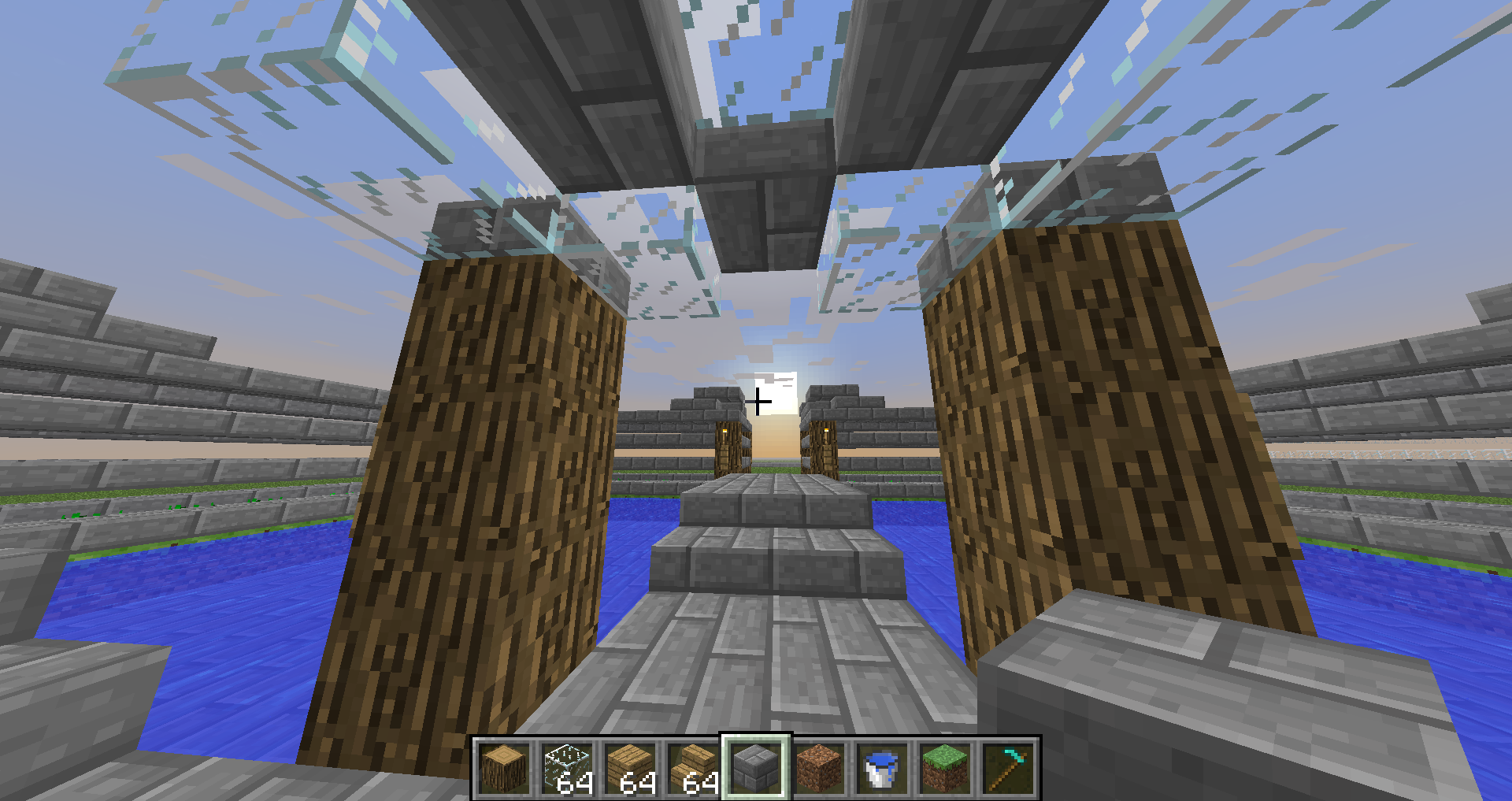Select the oak log hotbar slot
Viewport: 1512px width, 801px height.
pyautogui.click(x=504, y=768)
